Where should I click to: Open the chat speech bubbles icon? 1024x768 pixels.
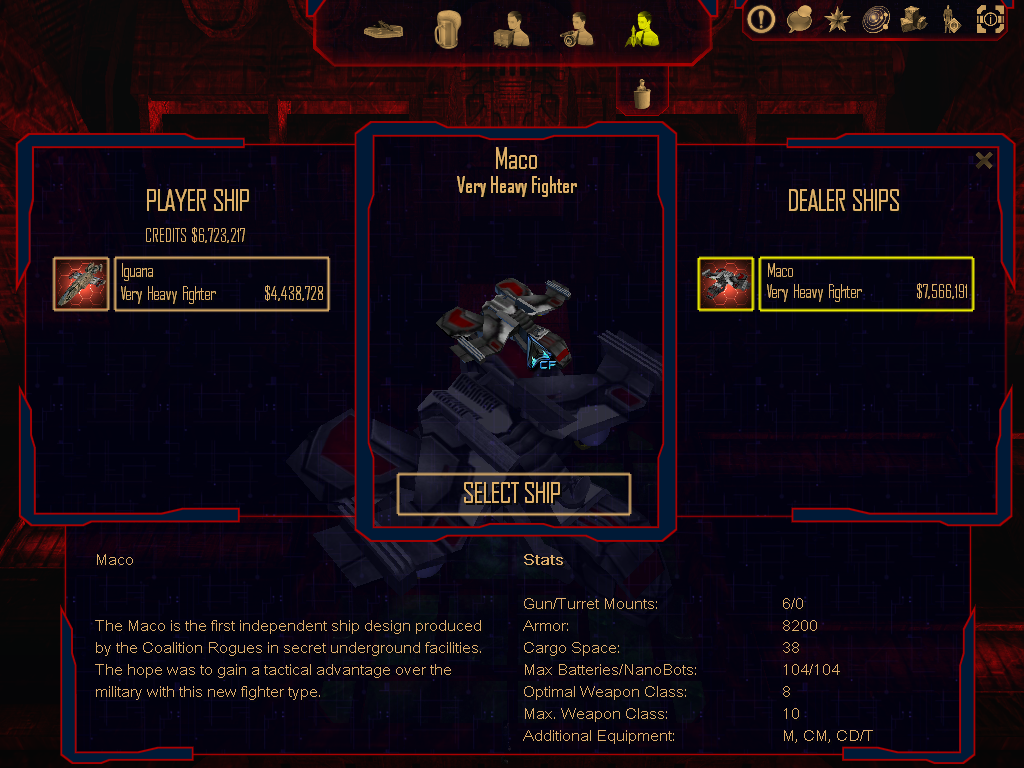799,18
